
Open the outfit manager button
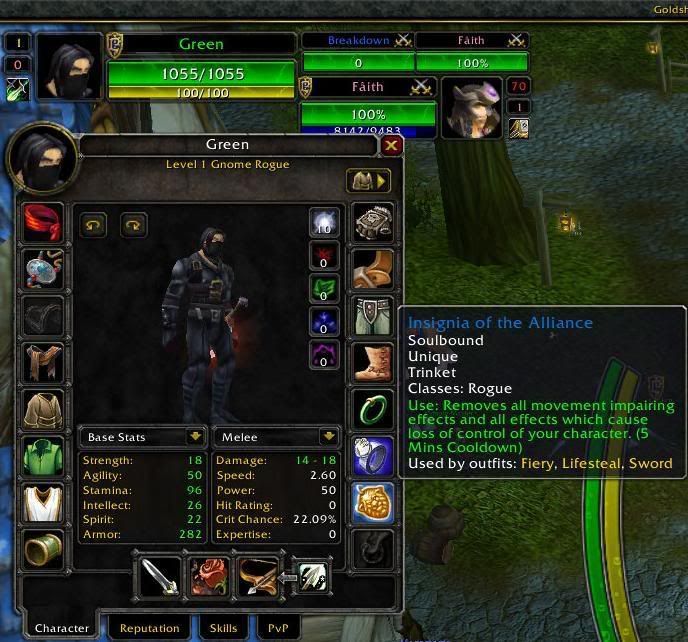click(368, 181)
